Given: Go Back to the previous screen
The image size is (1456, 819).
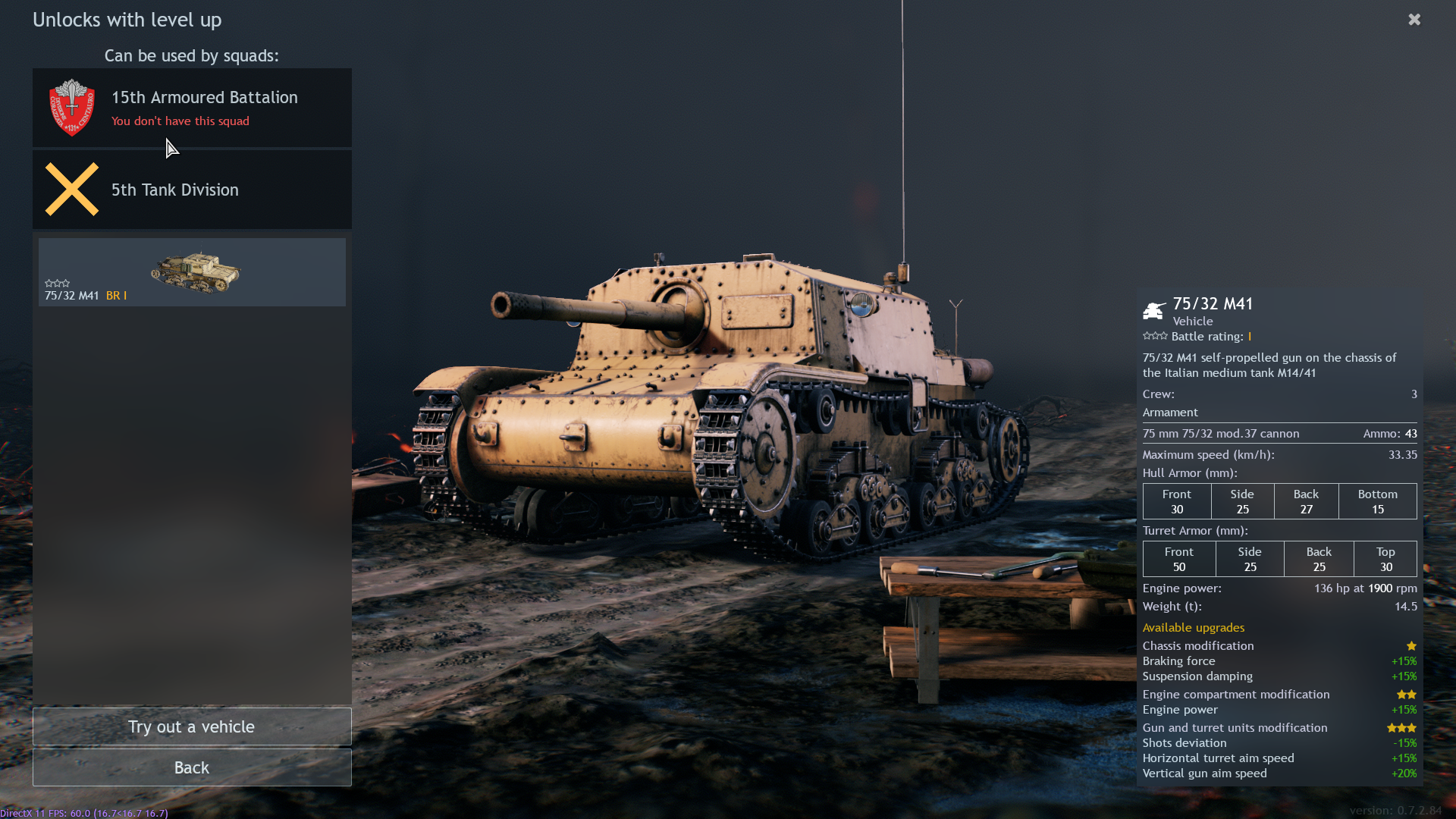Looking at the screenshot, I should (x=192, y=767).
